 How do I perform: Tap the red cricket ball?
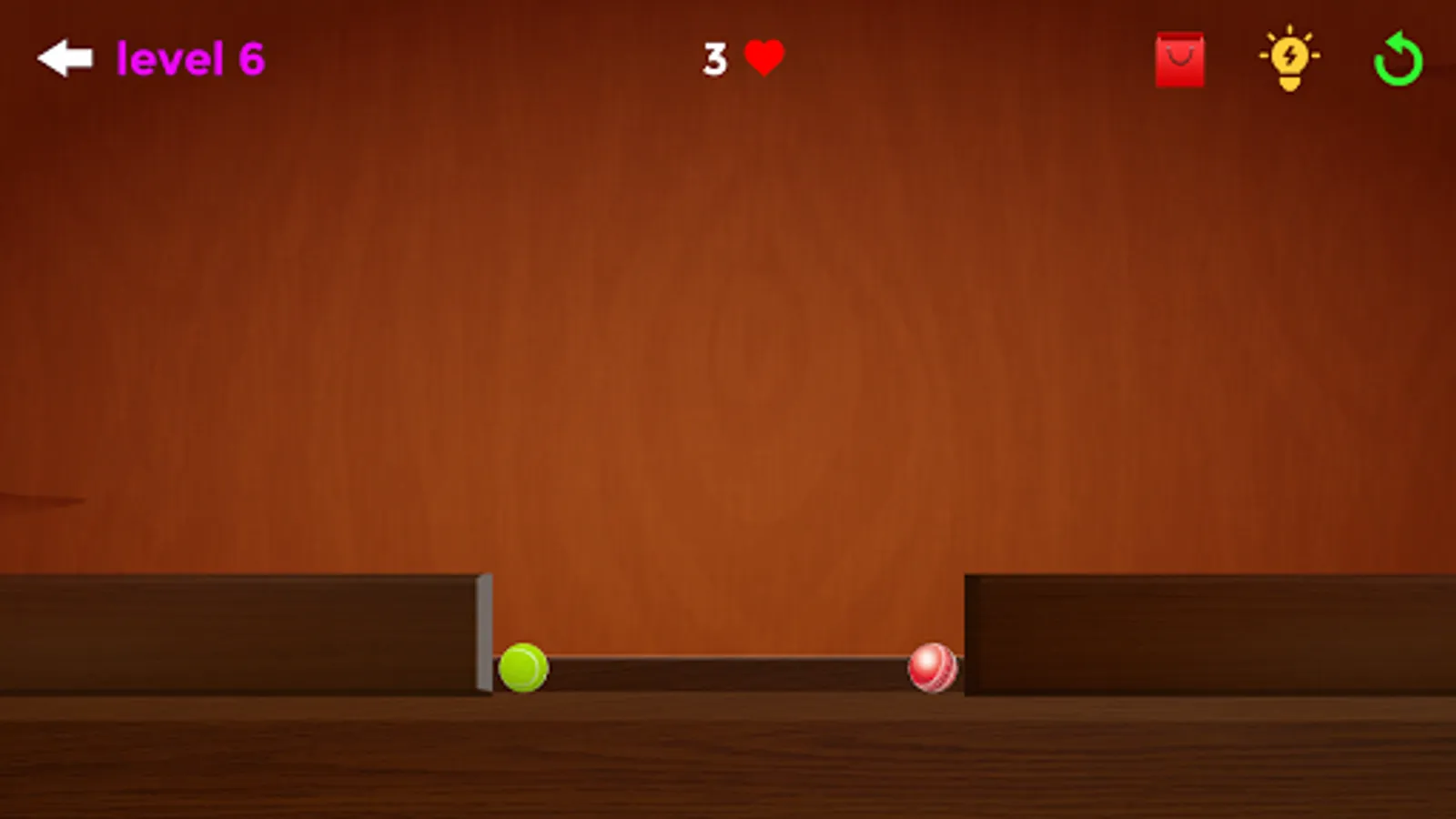(x=932, y=667)
